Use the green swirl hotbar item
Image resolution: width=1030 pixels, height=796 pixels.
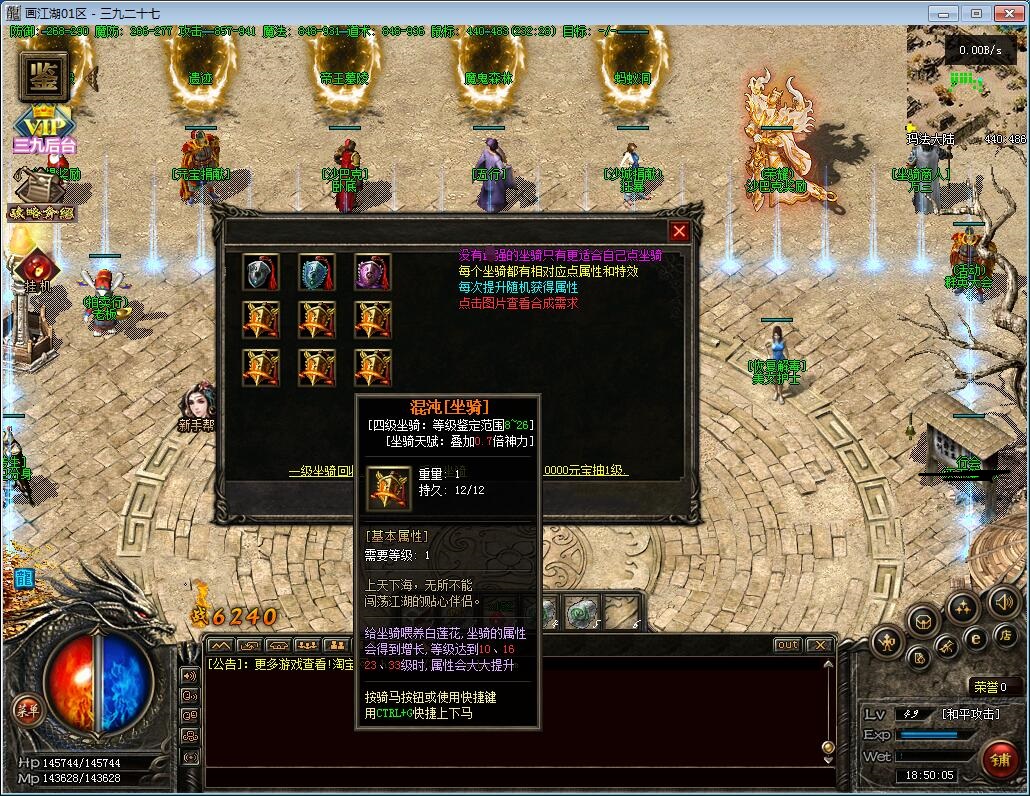click(x=580, y=611)
